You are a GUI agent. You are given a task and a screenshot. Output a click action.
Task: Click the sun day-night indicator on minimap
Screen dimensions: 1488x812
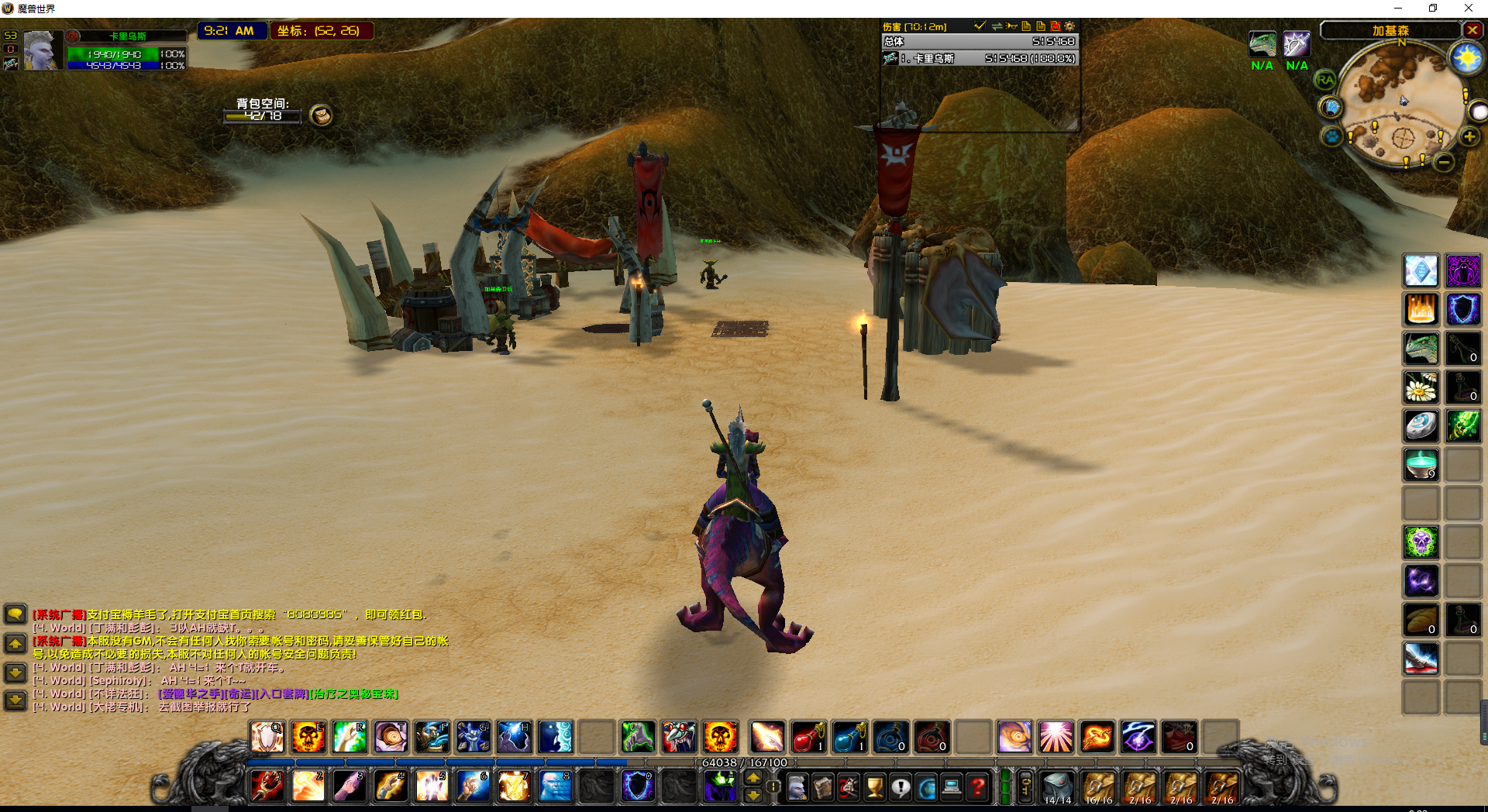click(1466, 58)
